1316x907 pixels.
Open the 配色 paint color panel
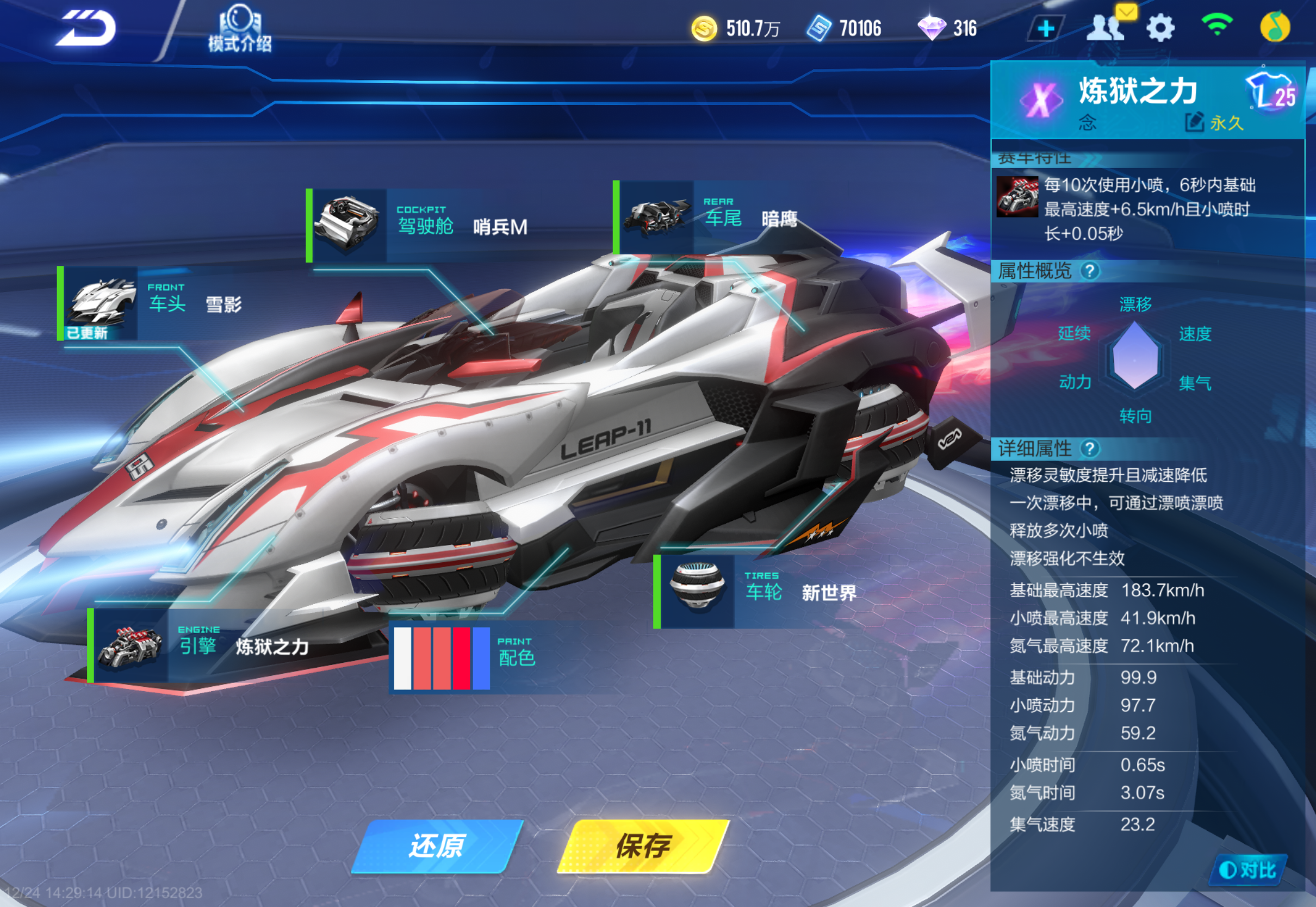tap(466, 657)
